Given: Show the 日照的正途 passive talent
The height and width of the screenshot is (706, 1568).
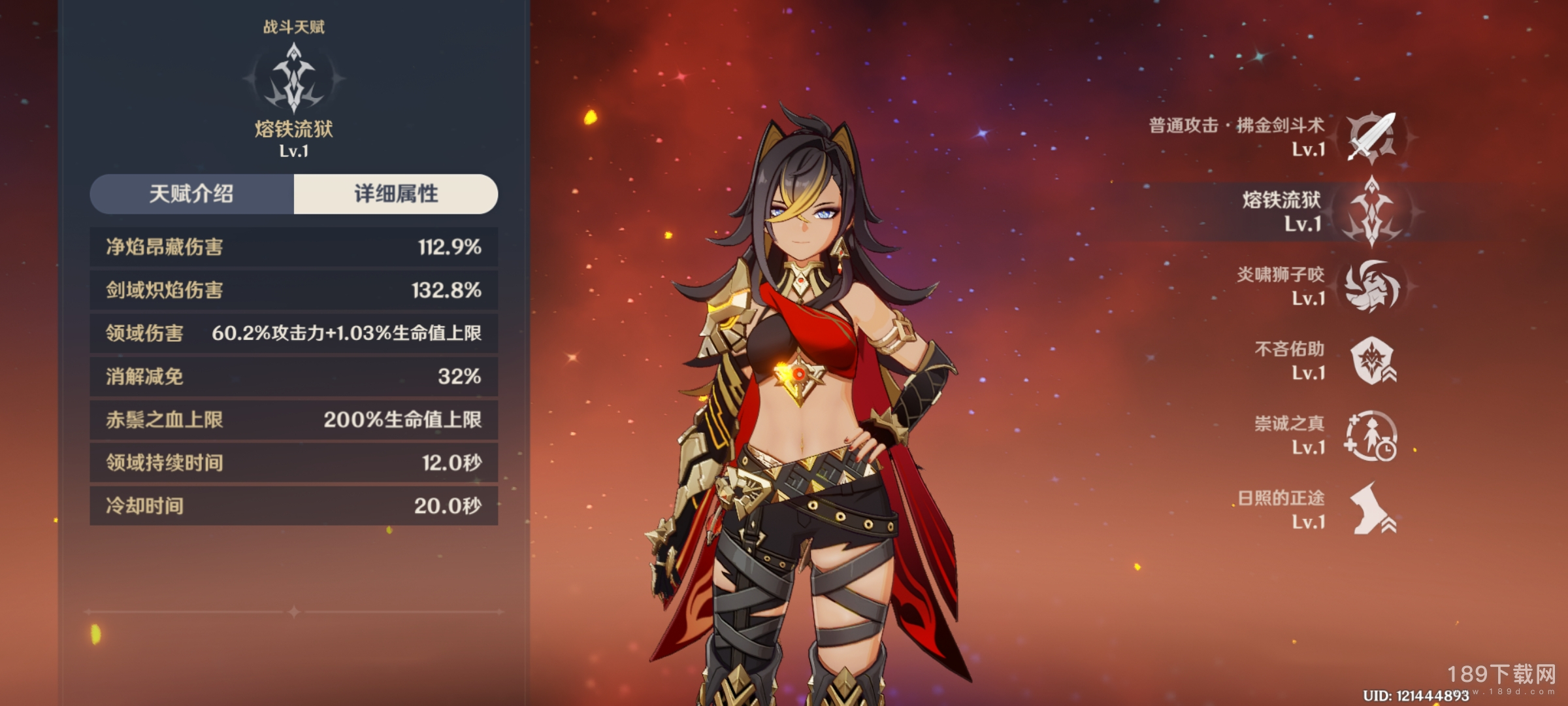Looking at the screenshot, I should click(x=1370, y=510).
